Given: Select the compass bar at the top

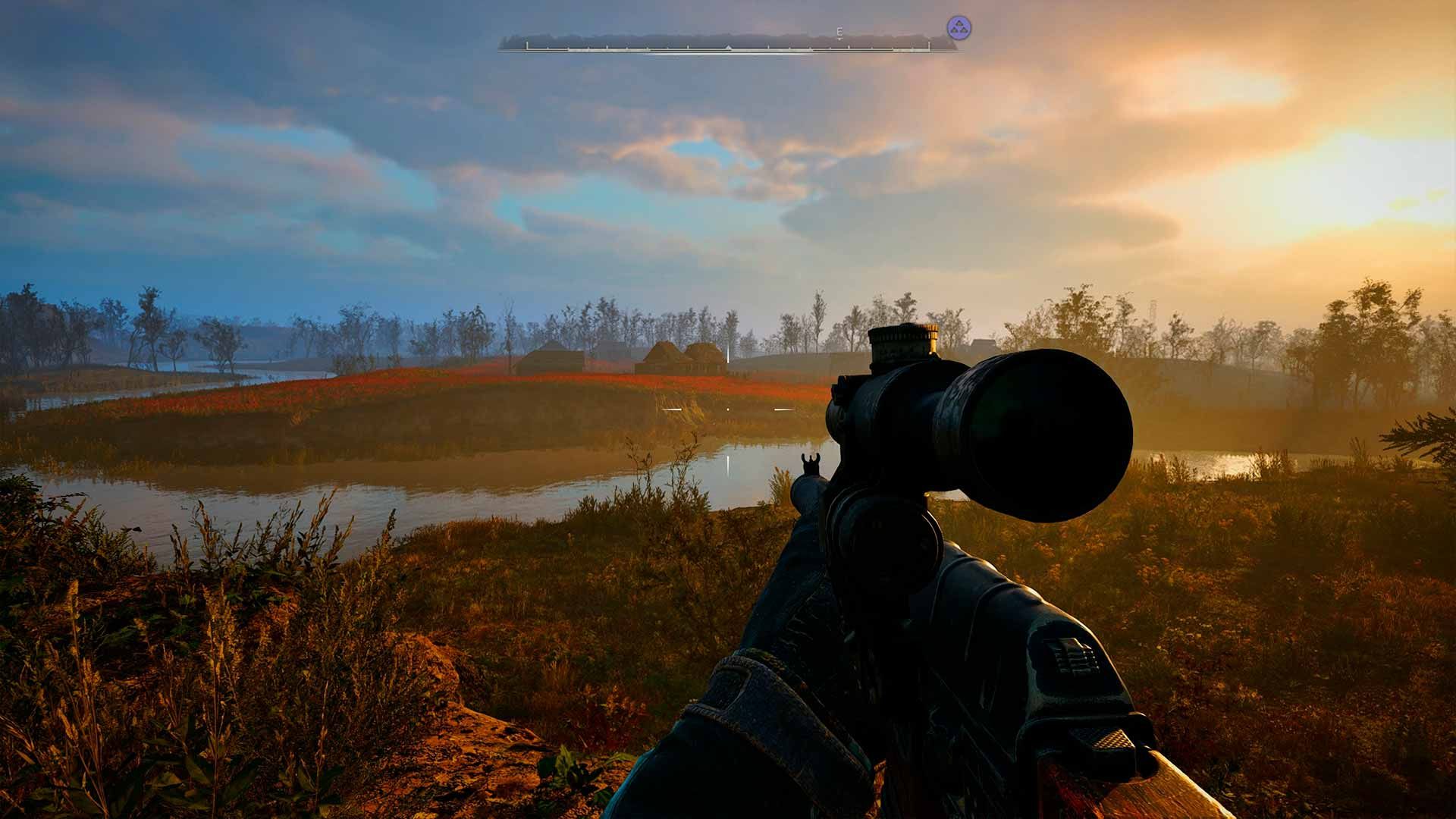Looking at the screenshot, I should pos(726,45).
